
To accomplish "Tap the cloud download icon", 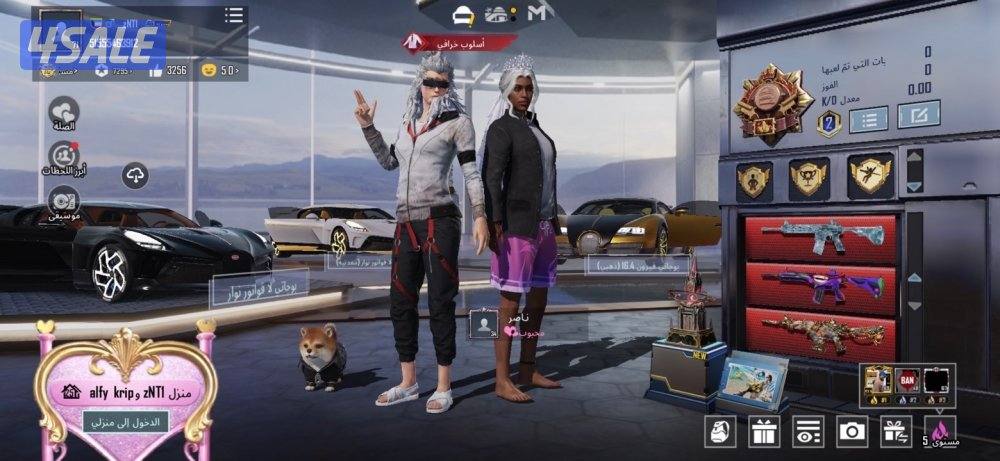I will pyautogui.click(x=135, y=176).
